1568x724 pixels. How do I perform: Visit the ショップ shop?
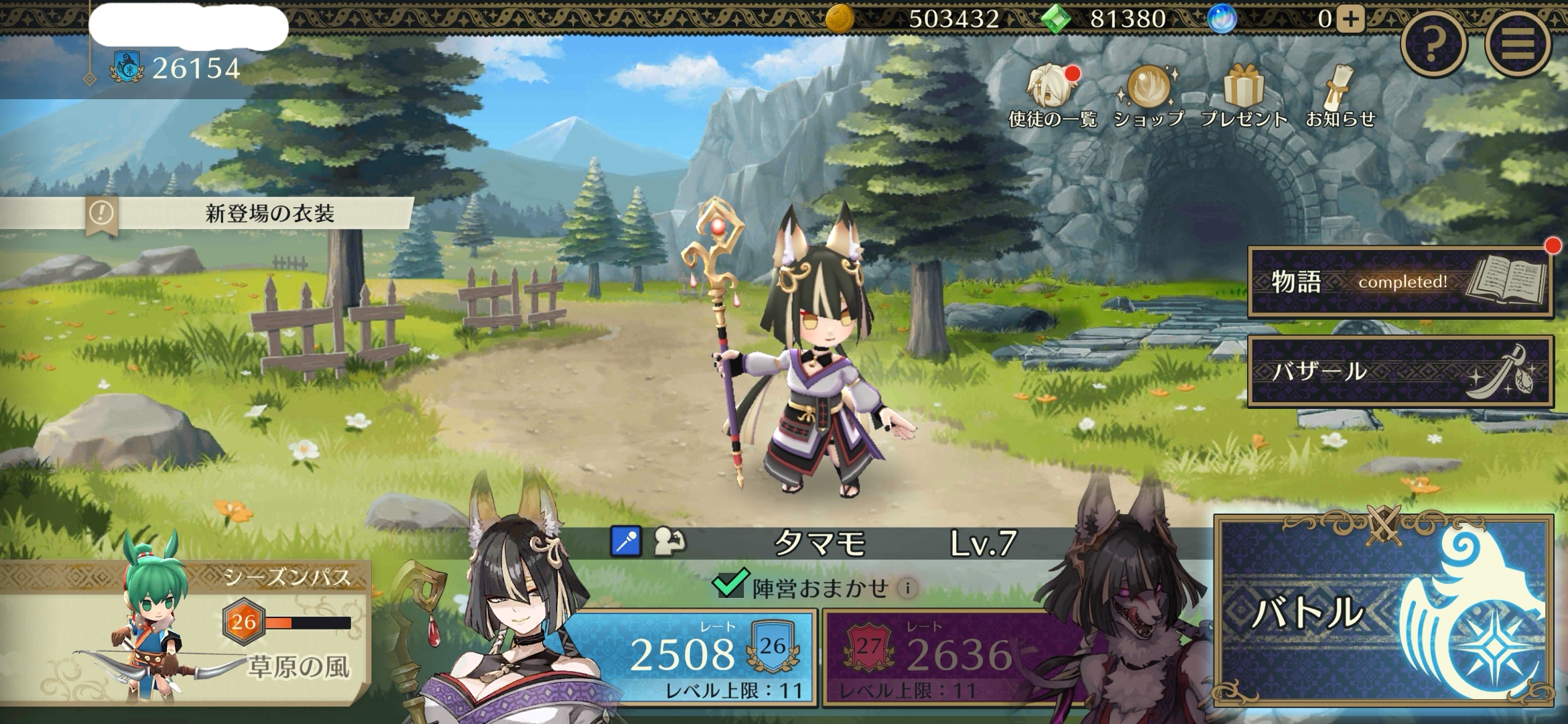[x=1149, y=97]
